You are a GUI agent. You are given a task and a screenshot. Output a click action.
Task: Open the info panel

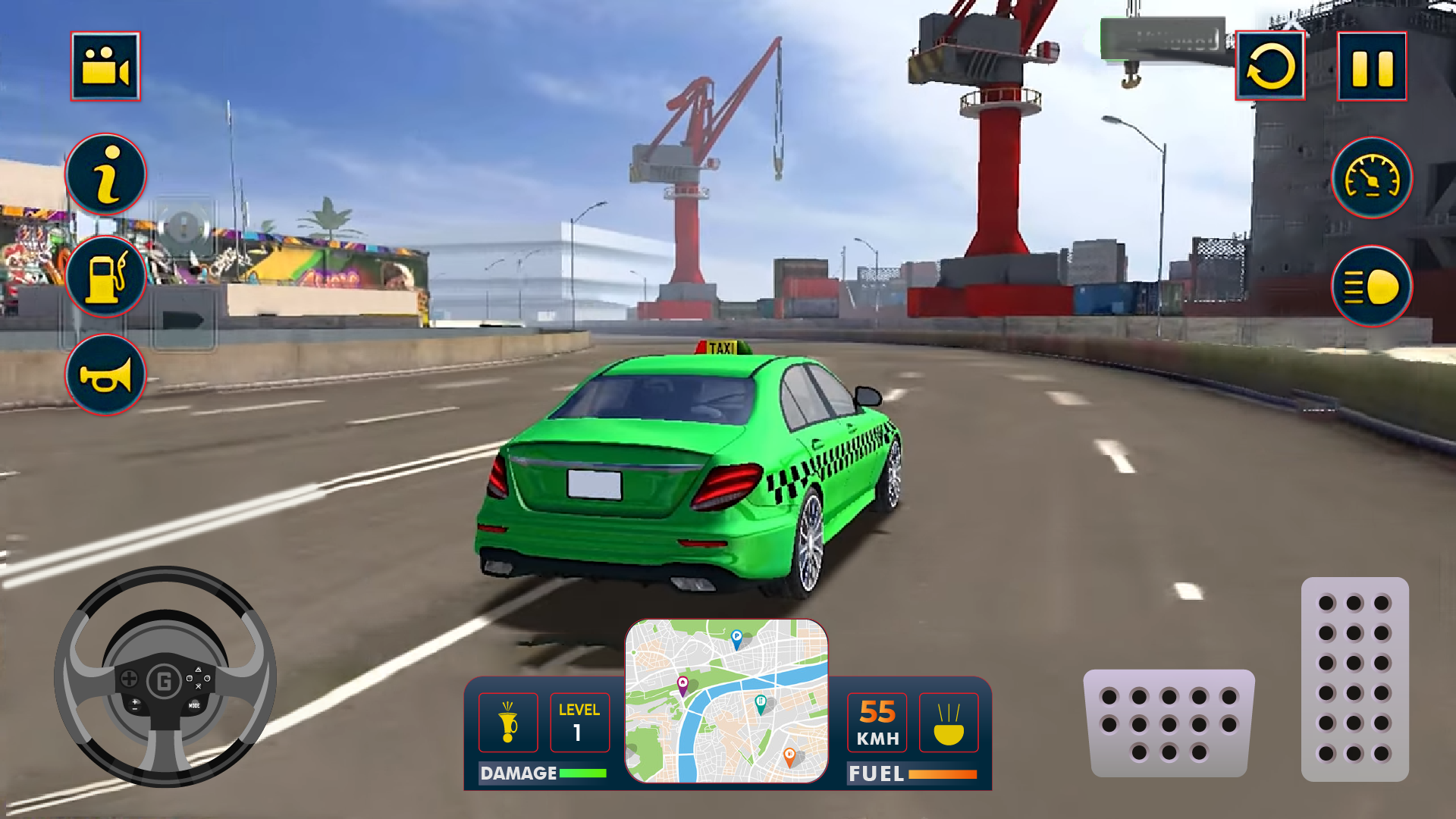click(105, 174)
